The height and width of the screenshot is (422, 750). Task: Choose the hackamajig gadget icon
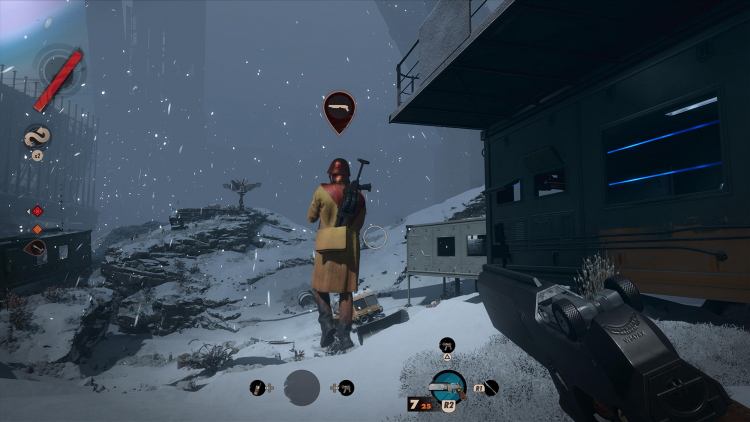coord(257,387)
